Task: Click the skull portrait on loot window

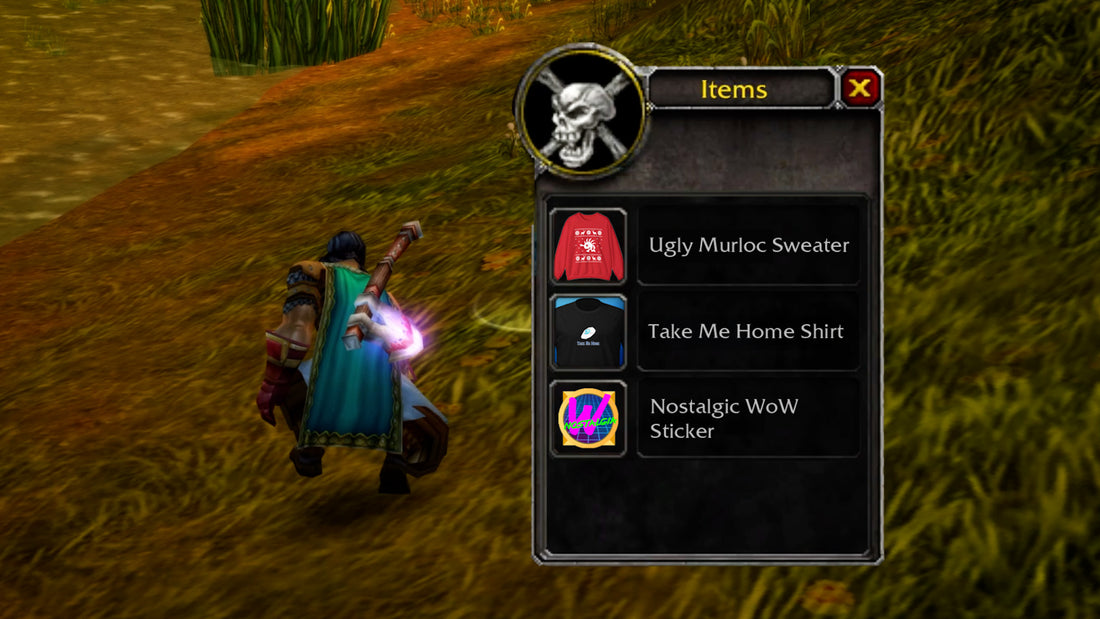Action: pyautogui.click(x=581, y=112)
